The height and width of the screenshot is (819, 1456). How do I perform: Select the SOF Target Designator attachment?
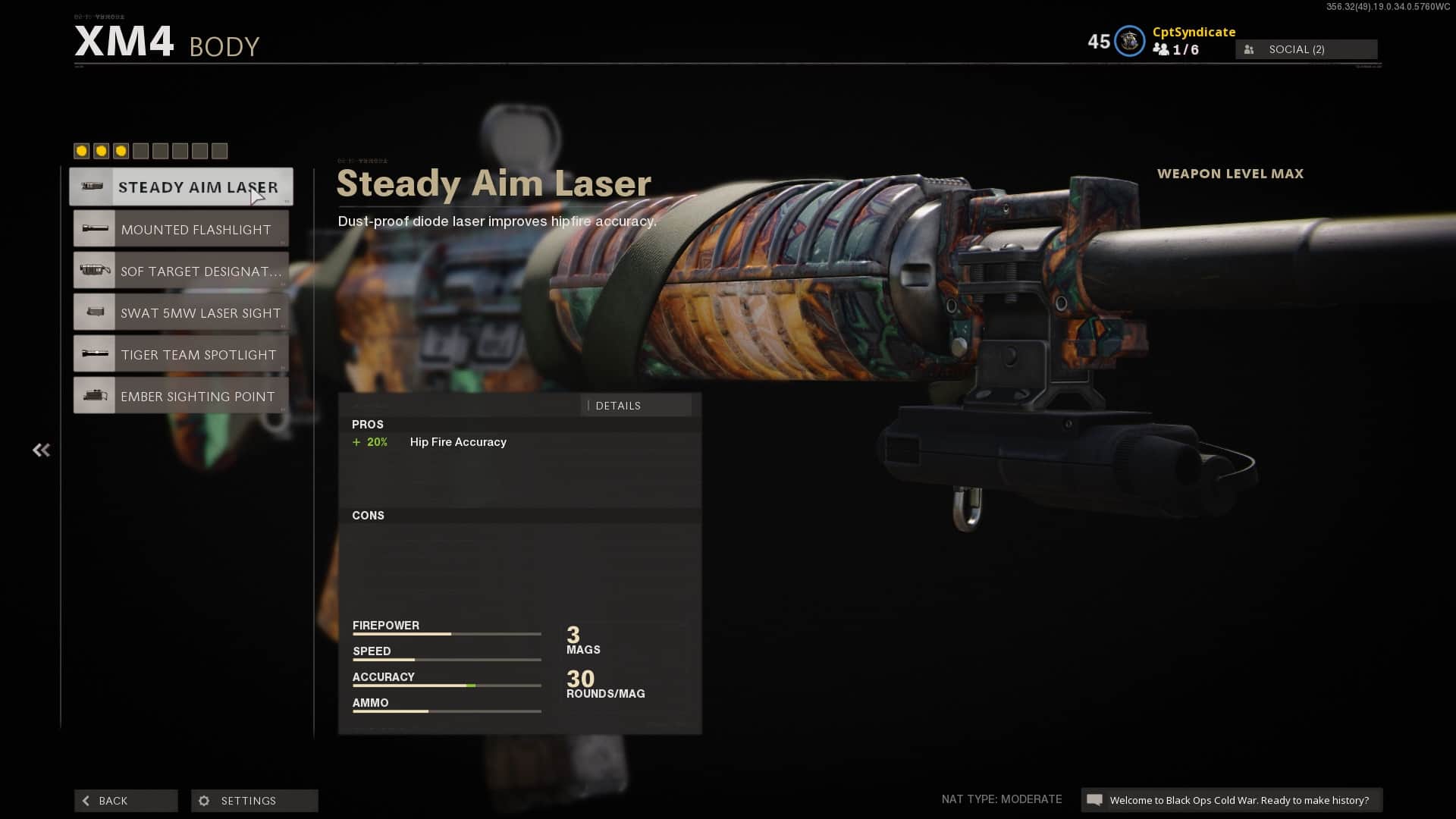[x=181, y=271]
